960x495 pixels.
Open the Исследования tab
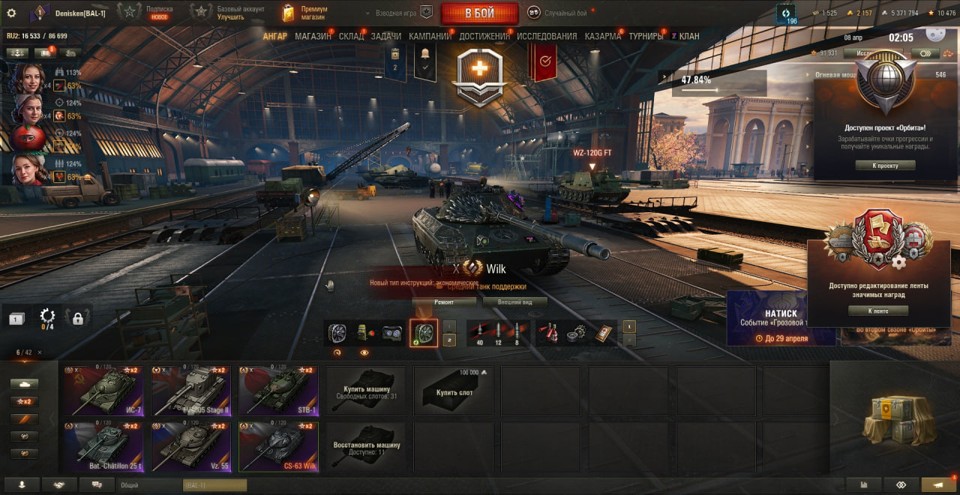click(547, 36)
